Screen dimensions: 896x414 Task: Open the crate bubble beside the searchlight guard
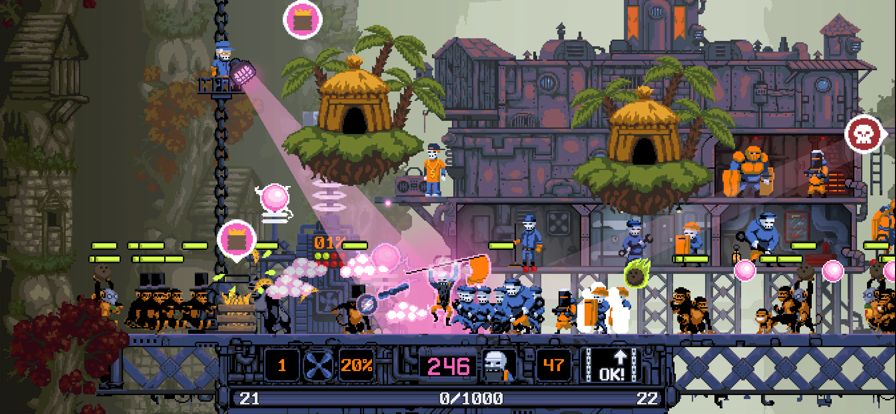(x=300, y=19)
